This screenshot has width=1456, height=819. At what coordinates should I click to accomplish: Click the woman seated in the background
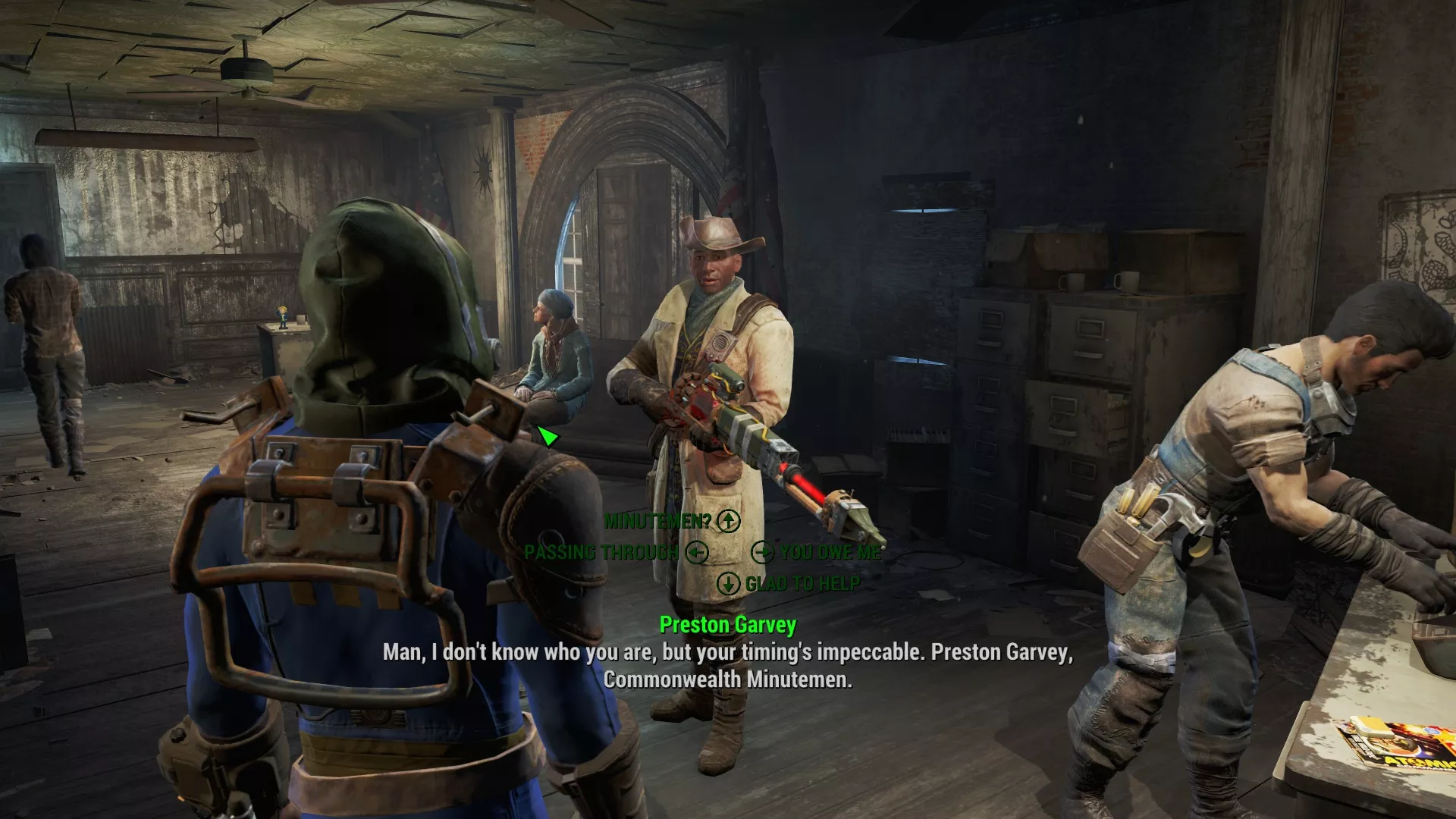click(557, 349)
